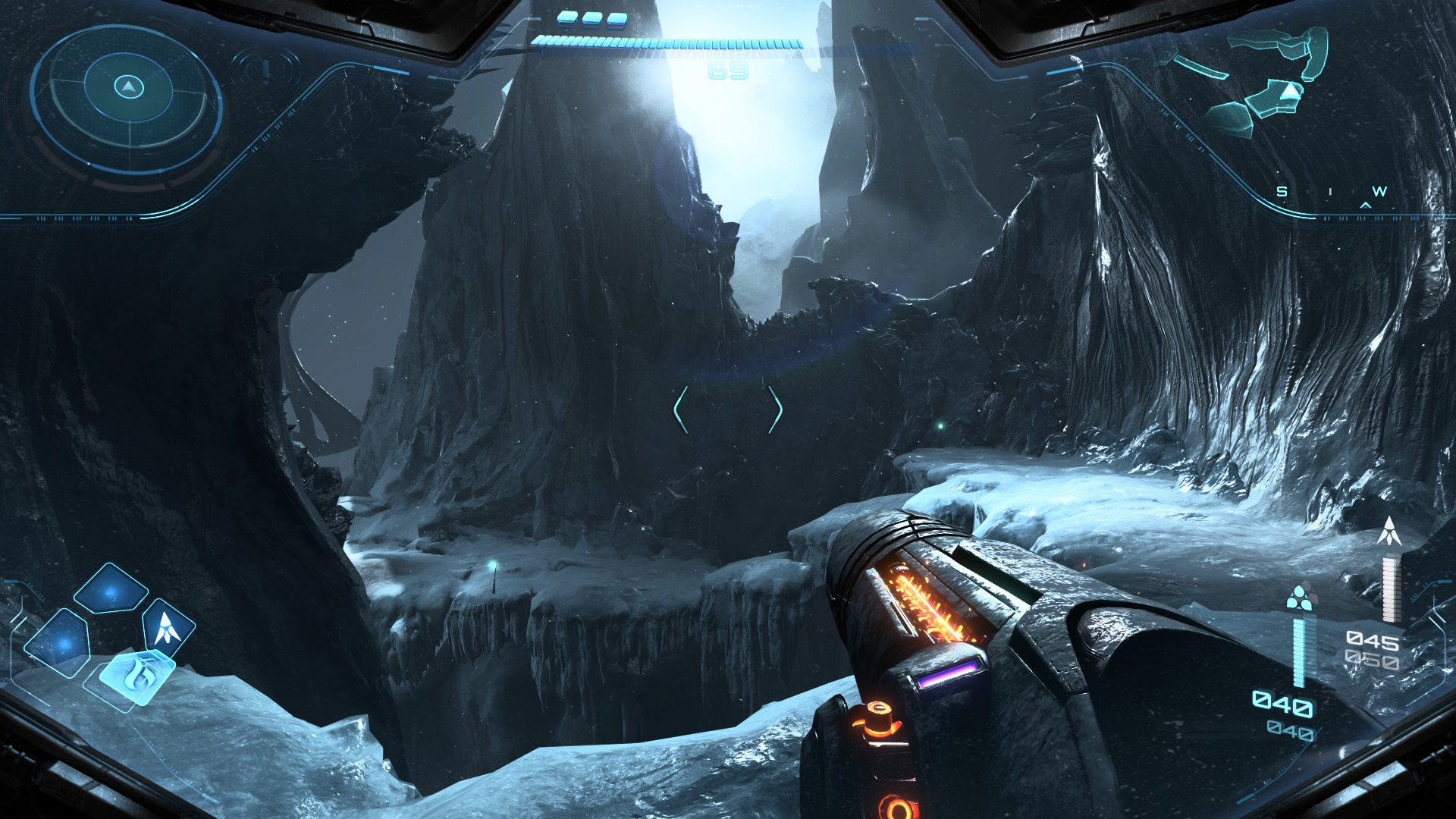Open the area minimap

pos(1259,80)
